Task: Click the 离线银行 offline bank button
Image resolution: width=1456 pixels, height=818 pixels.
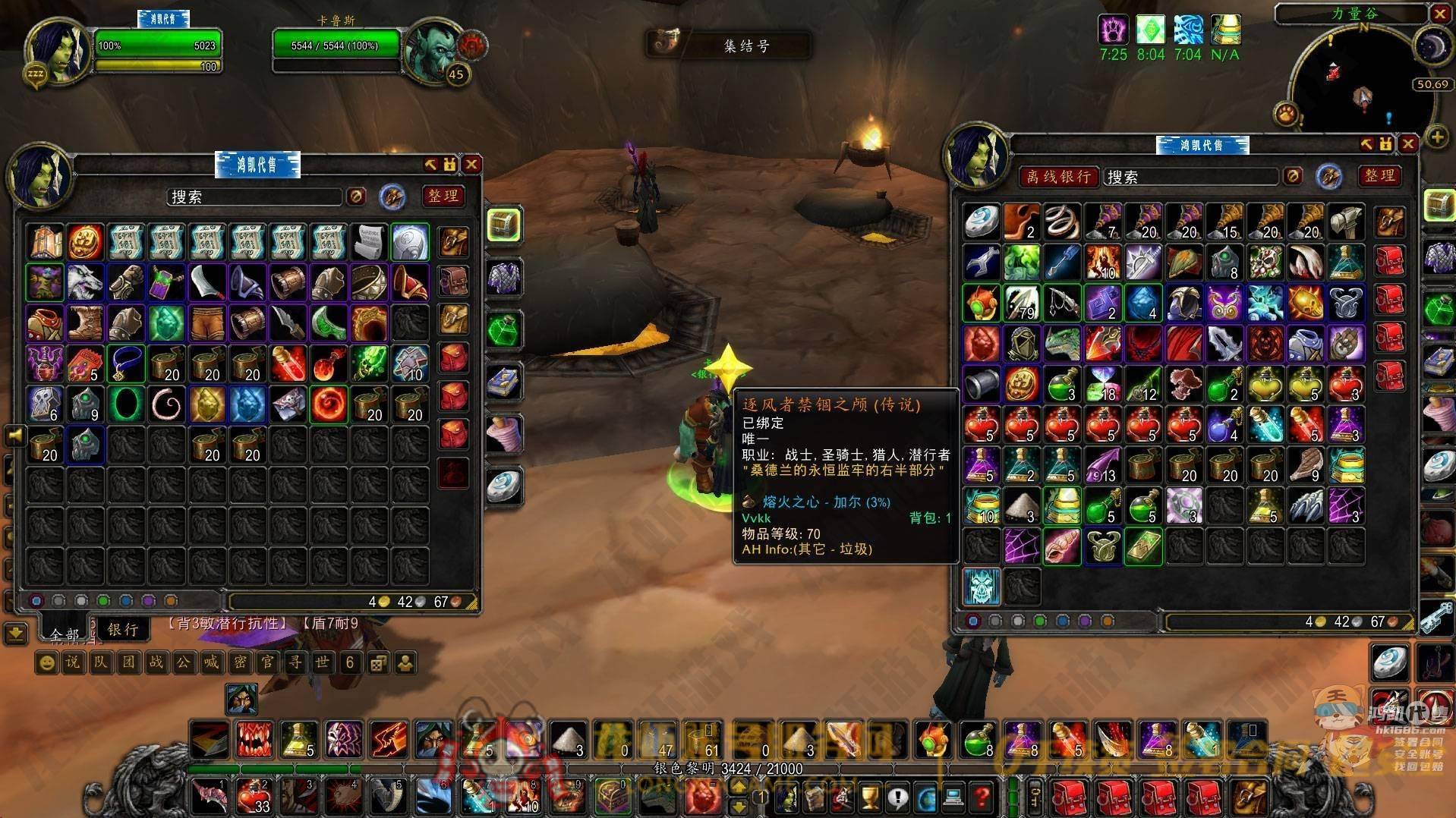Action: (x=1057, y=177)
